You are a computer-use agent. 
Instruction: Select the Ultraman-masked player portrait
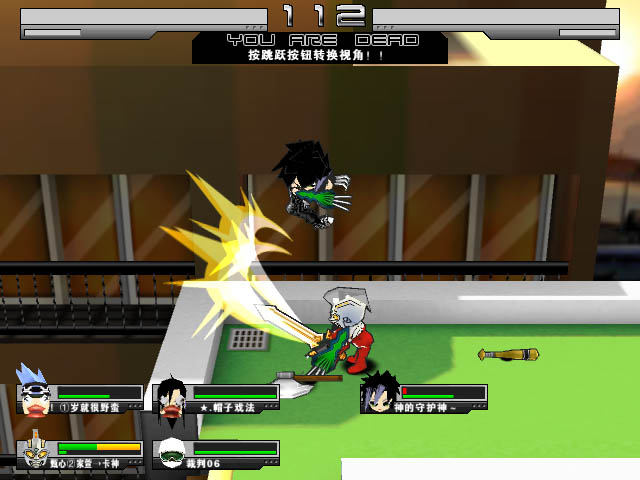34,450
